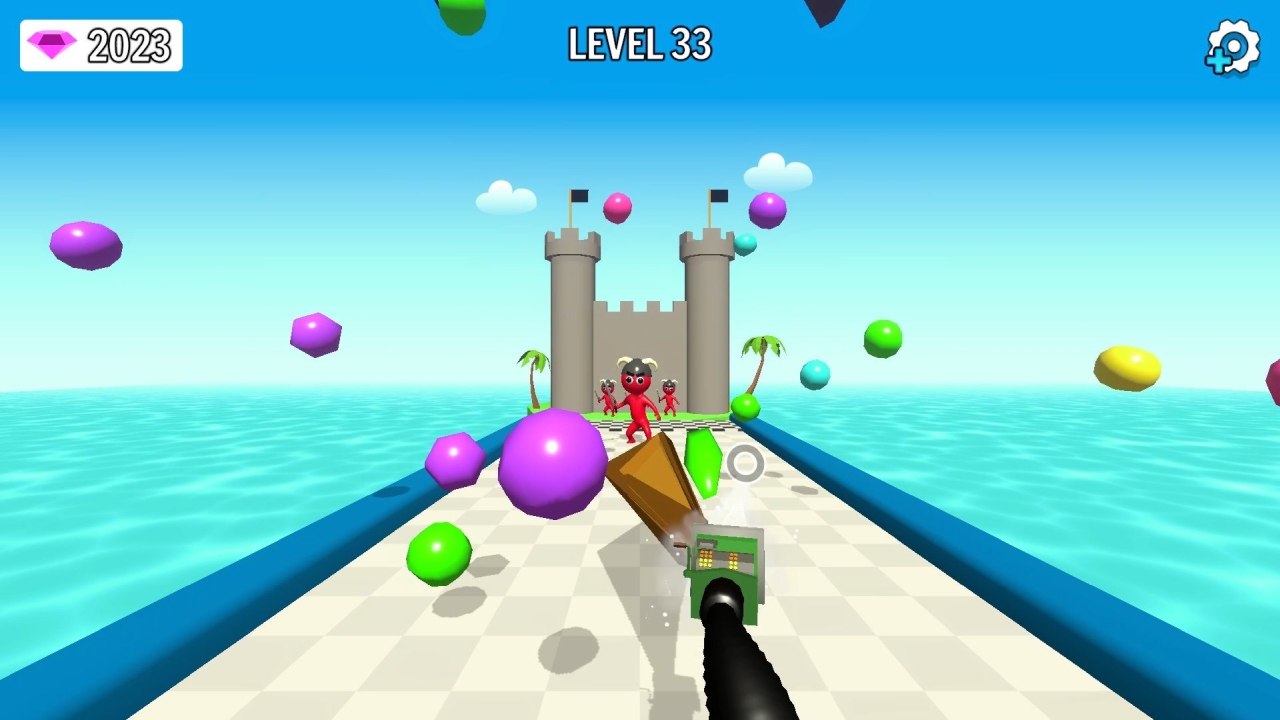This screenshot has height=720, width=1280.
Task: Click the white ring target marker
Action: coord(744,463)
